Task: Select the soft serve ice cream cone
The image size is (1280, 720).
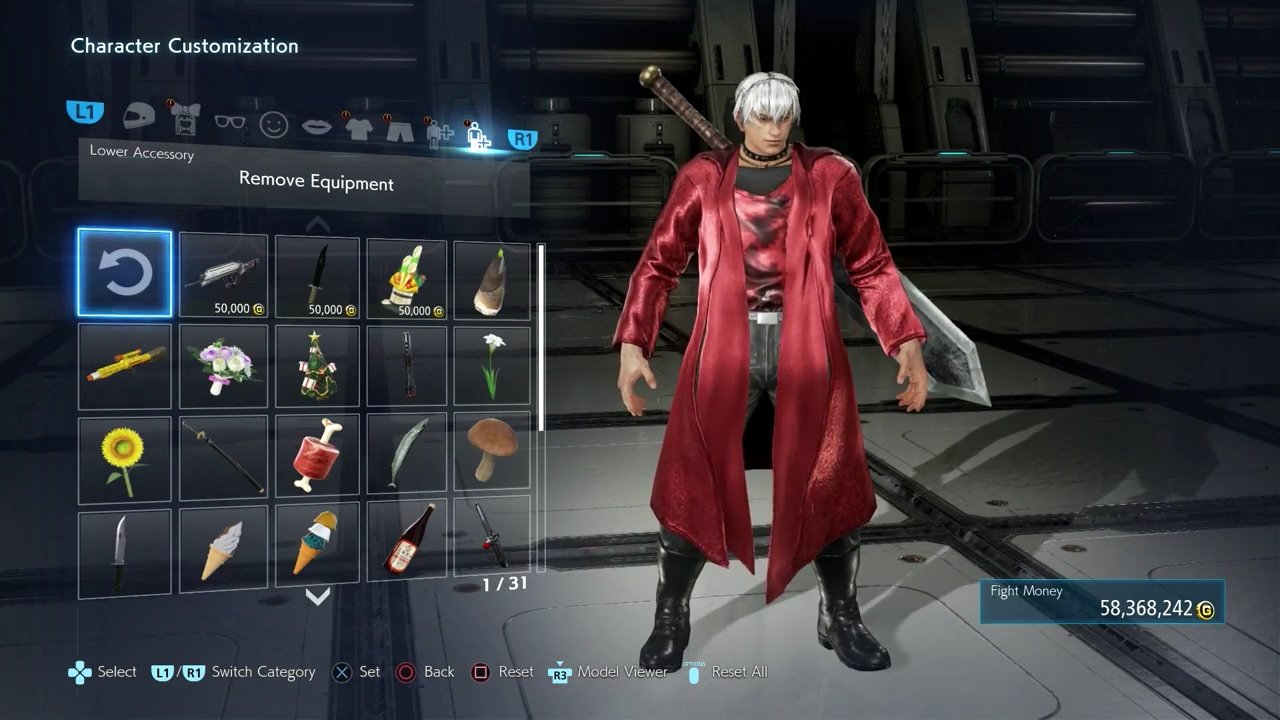Action: [223, 549]
